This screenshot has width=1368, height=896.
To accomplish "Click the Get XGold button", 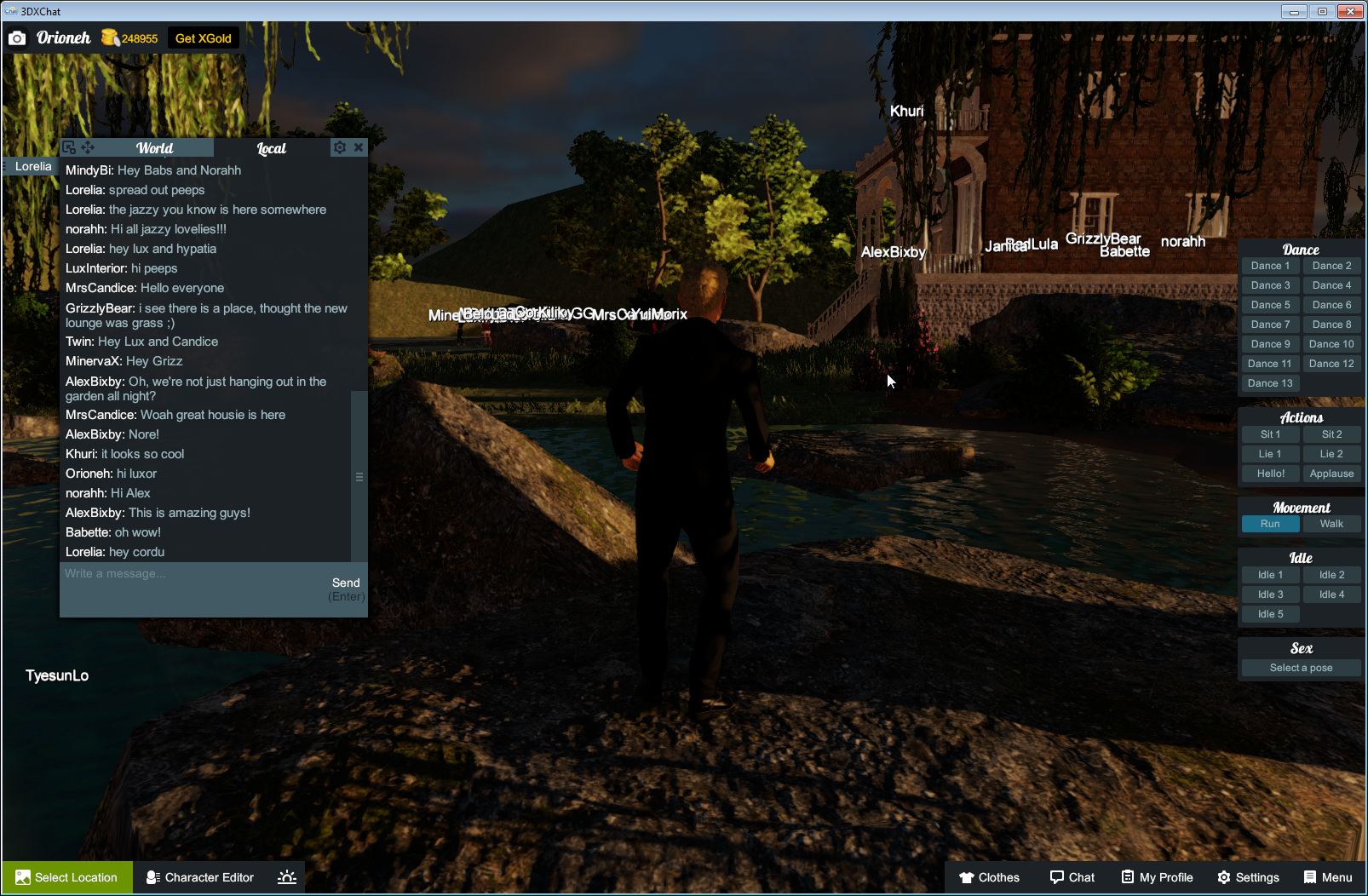I will click(203, 37).
